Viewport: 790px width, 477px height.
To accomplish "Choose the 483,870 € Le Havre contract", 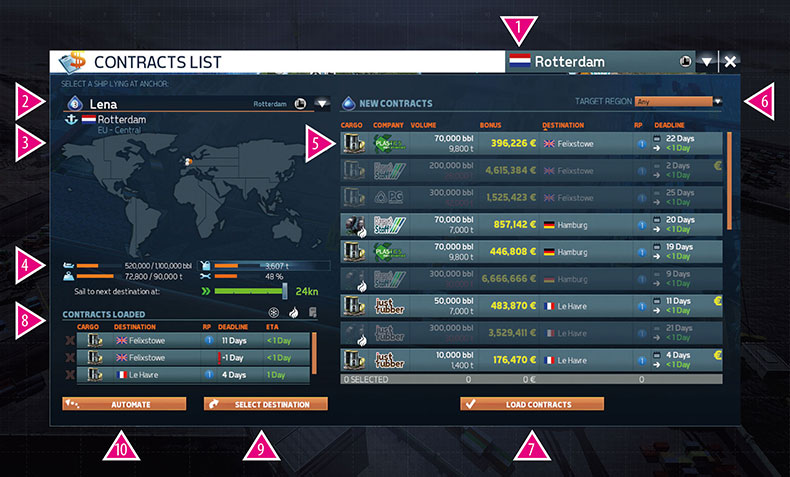I will 530,305.
